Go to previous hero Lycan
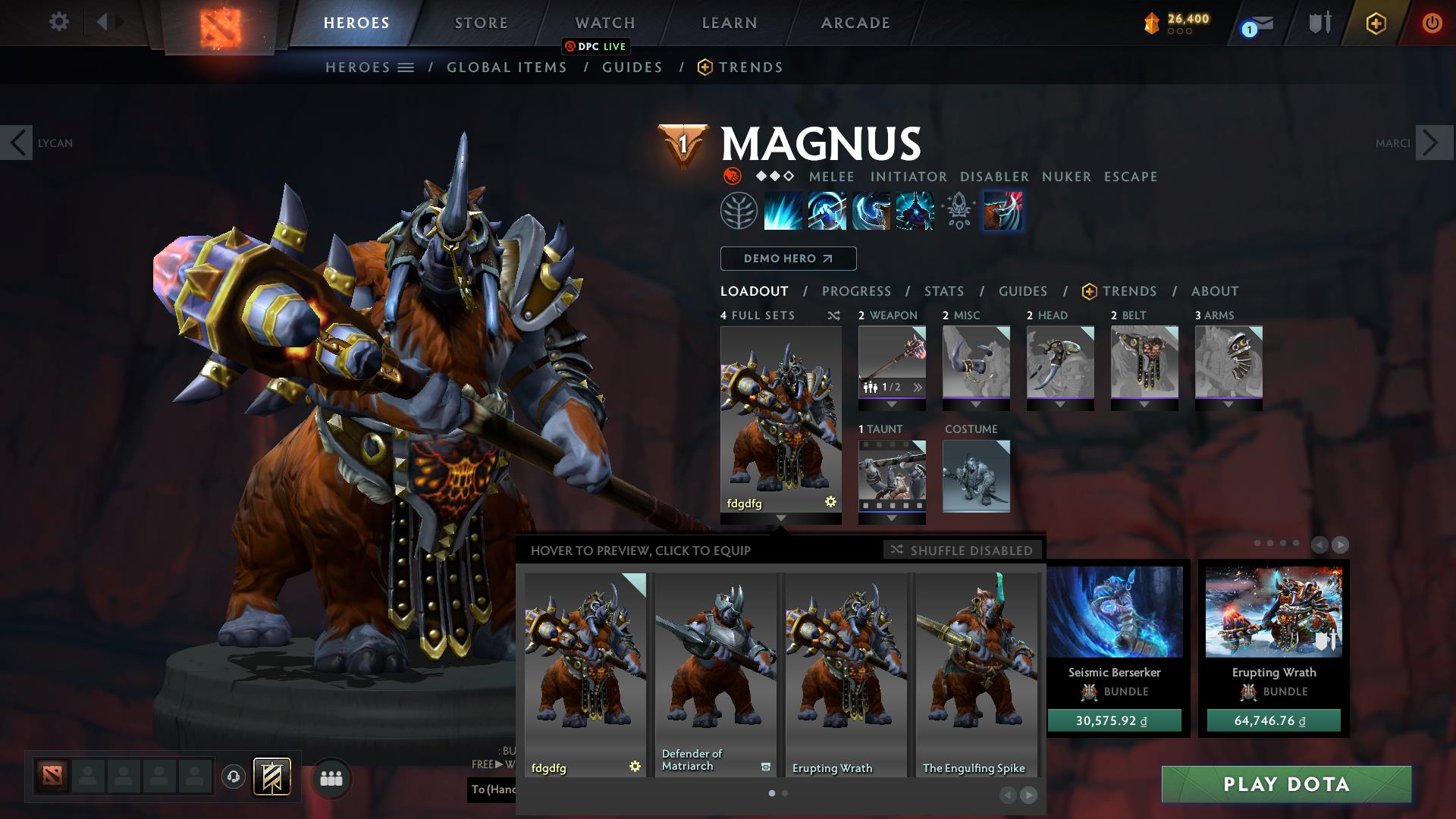The width and height of the screenshot is (1456, 819). [17, 143]
